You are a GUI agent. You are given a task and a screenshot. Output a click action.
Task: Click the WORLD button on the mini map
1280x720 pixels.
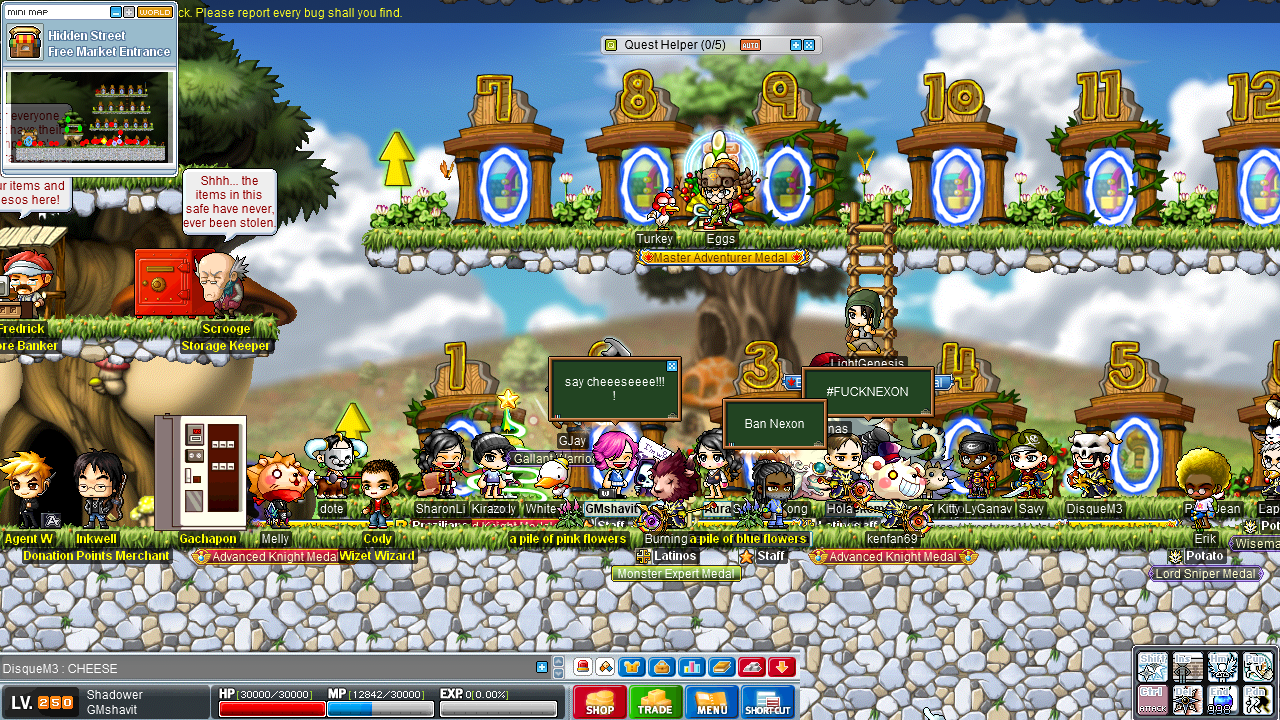coord(156,13)
